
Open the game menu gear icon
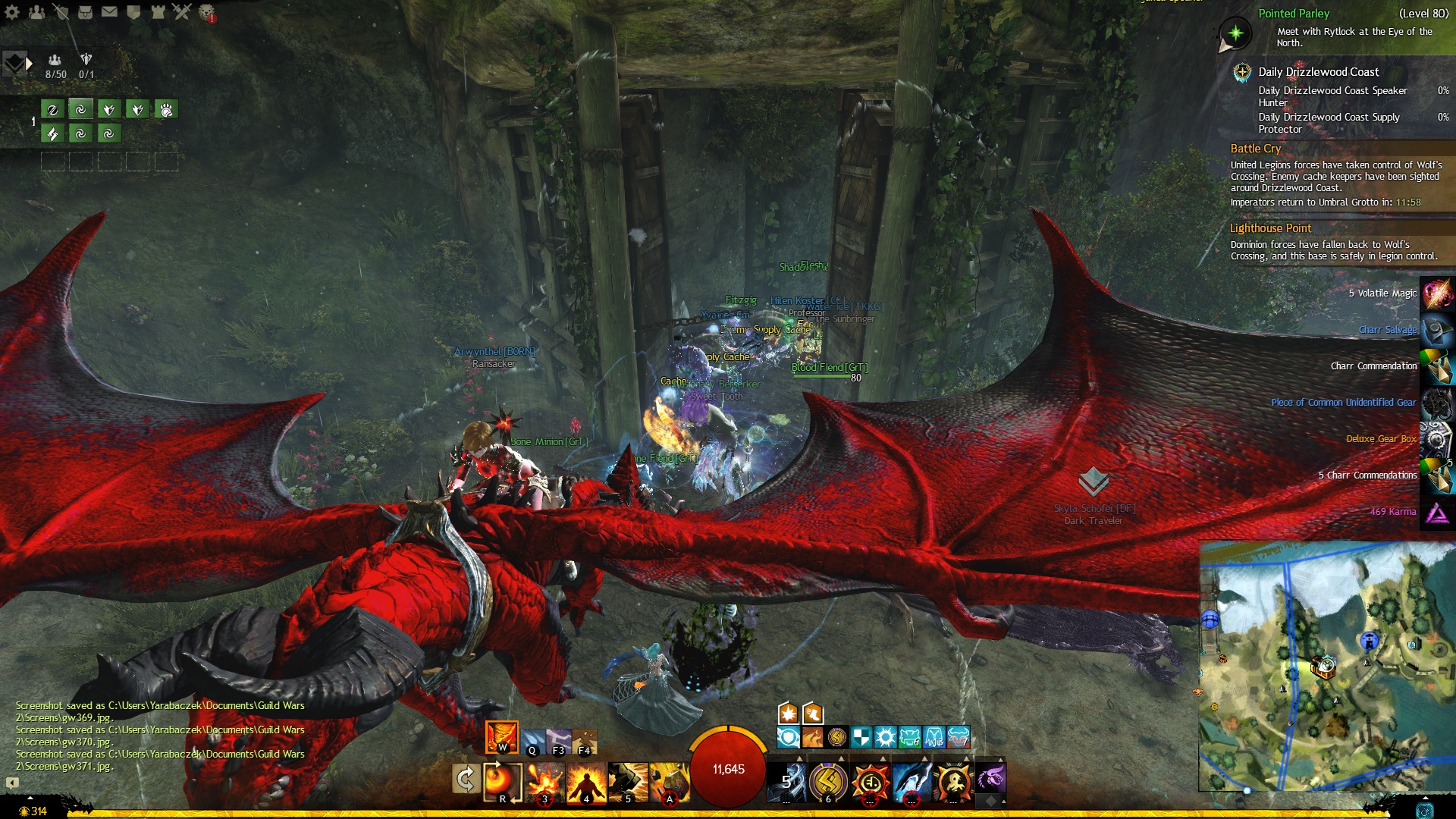[12, 11]
